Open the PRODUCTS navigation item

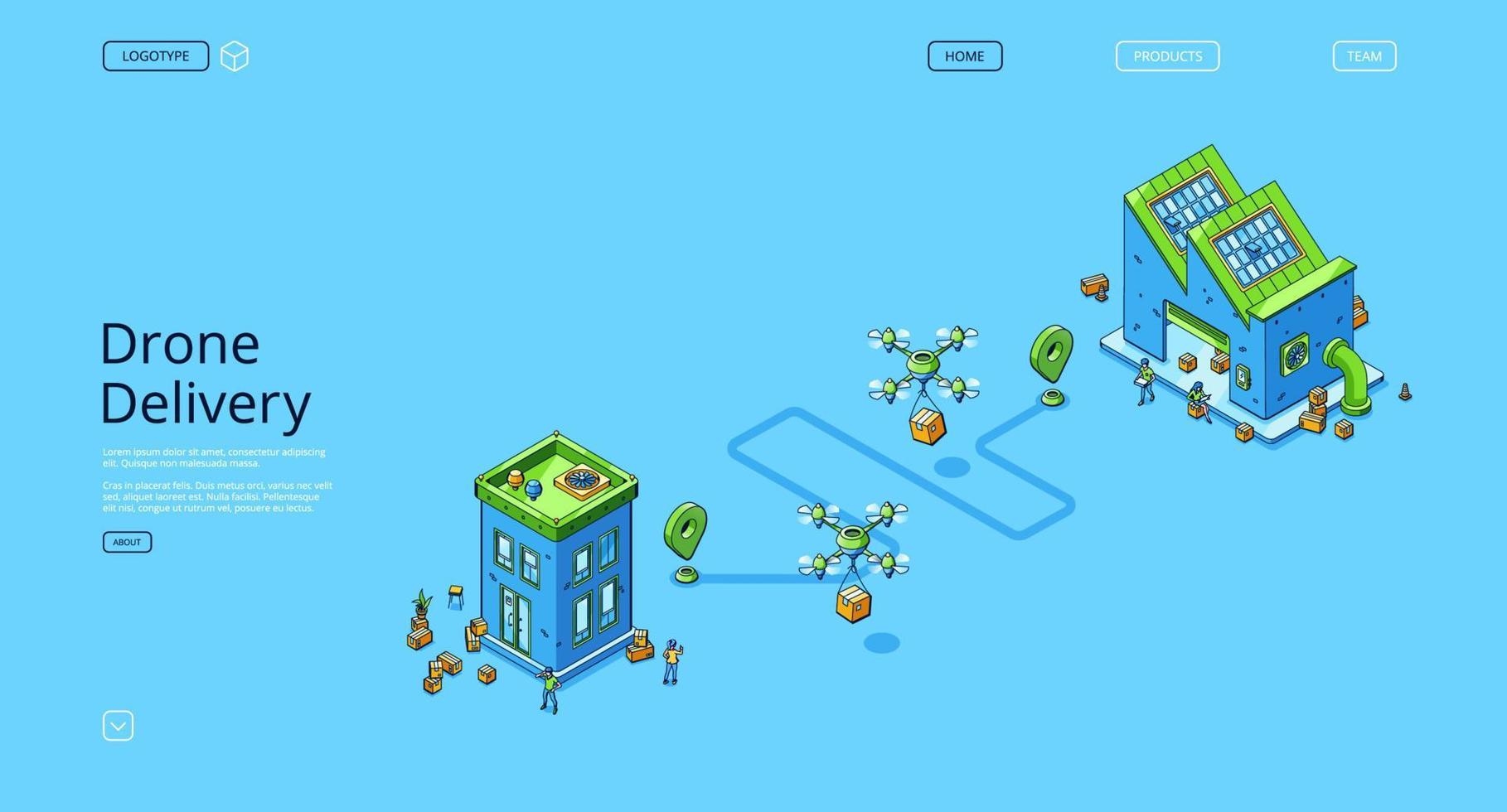pos(1167,56)
